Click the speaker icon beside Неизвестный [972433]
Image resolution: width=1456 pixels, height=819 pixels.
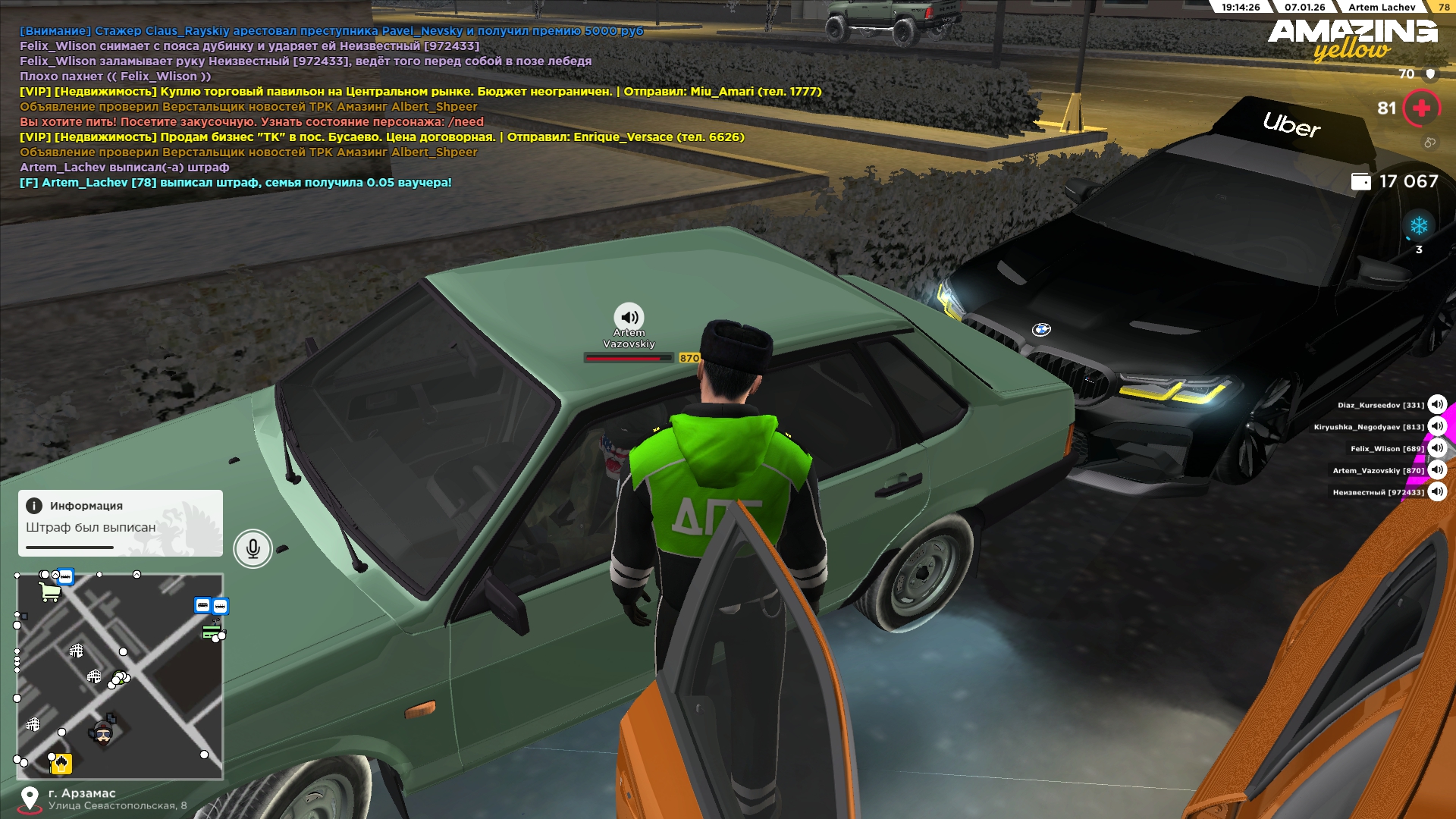click(1437, 492)
